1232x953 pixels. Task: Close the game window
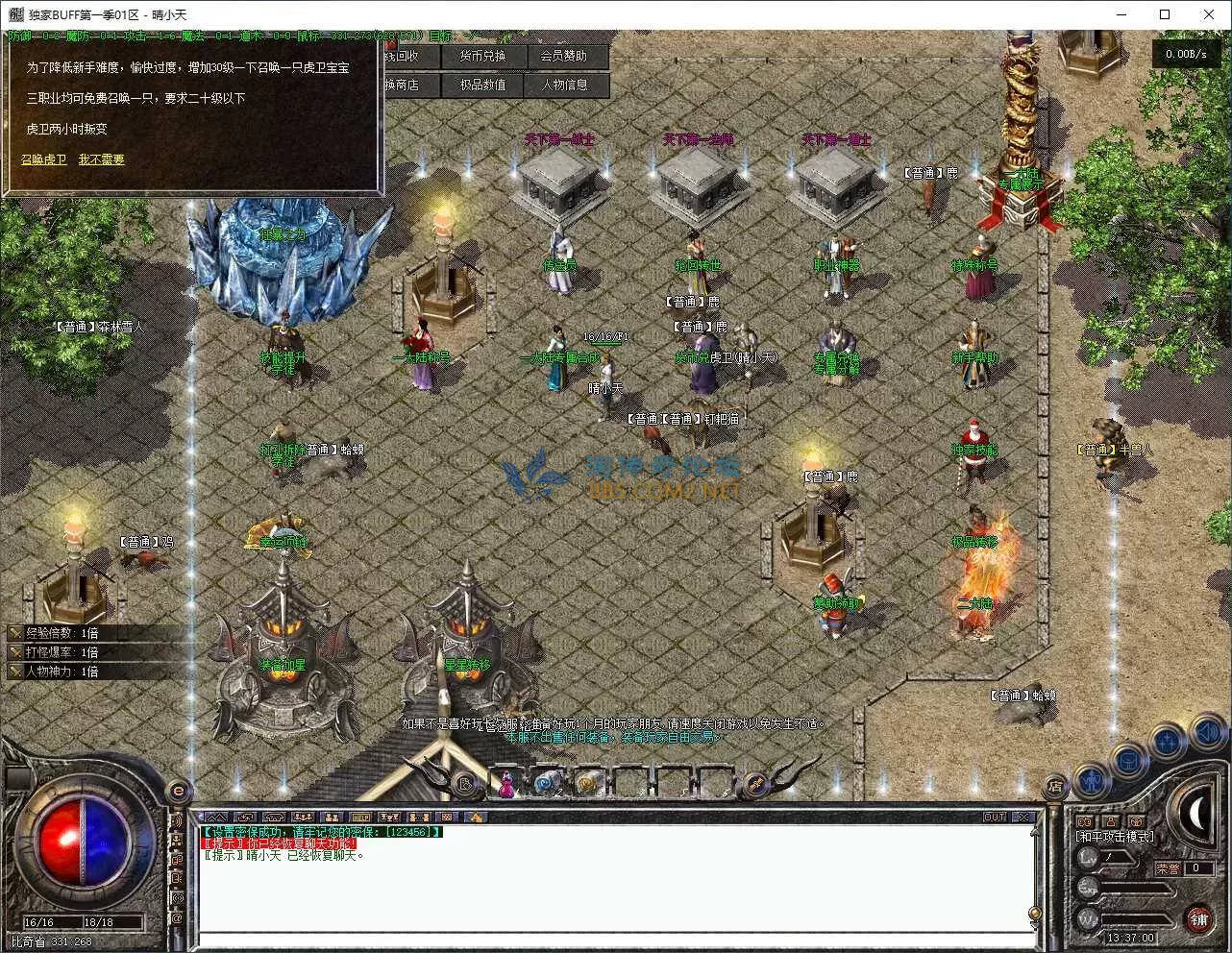coord(1209,14)
